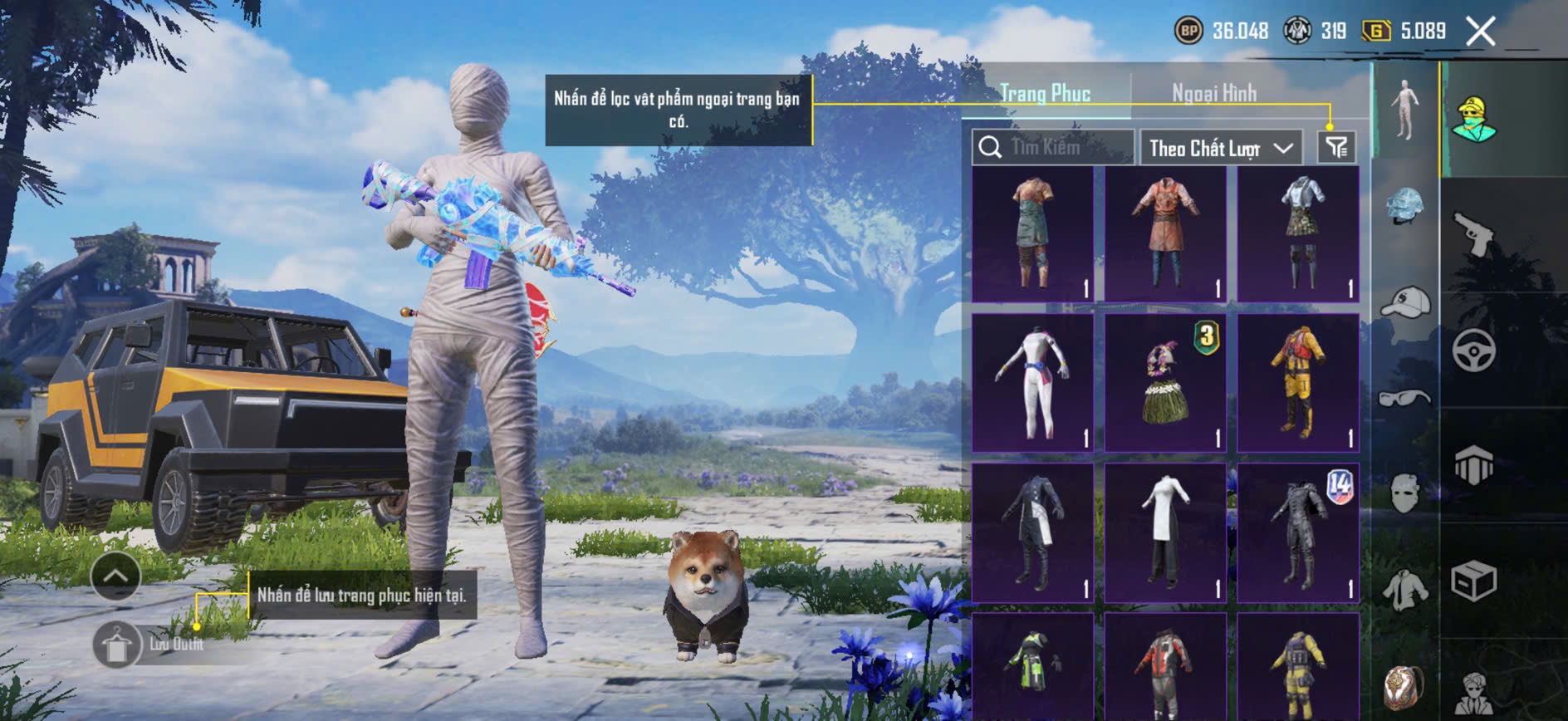Choose the white racing jumpsuit outfit
This screenshot has width=1568, height=721.
coord(1032,383)
